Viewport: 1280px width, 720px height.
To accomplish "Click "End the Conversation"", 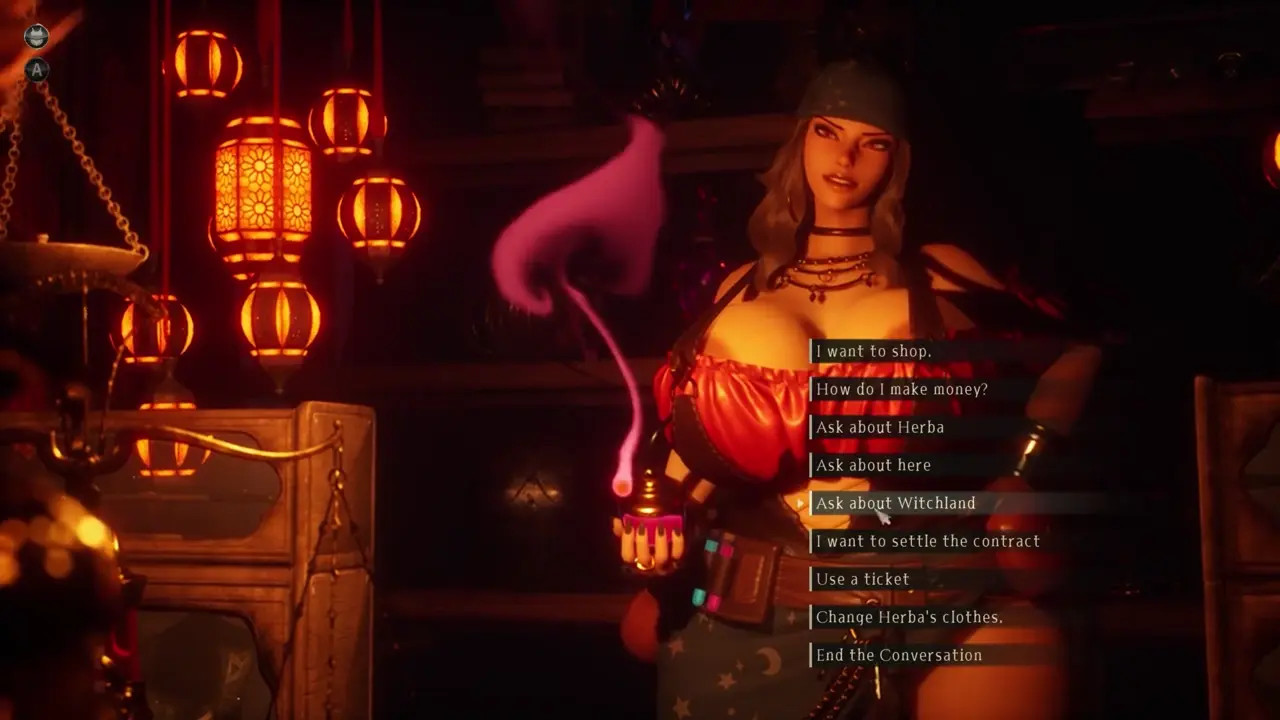I will point(898,655).
